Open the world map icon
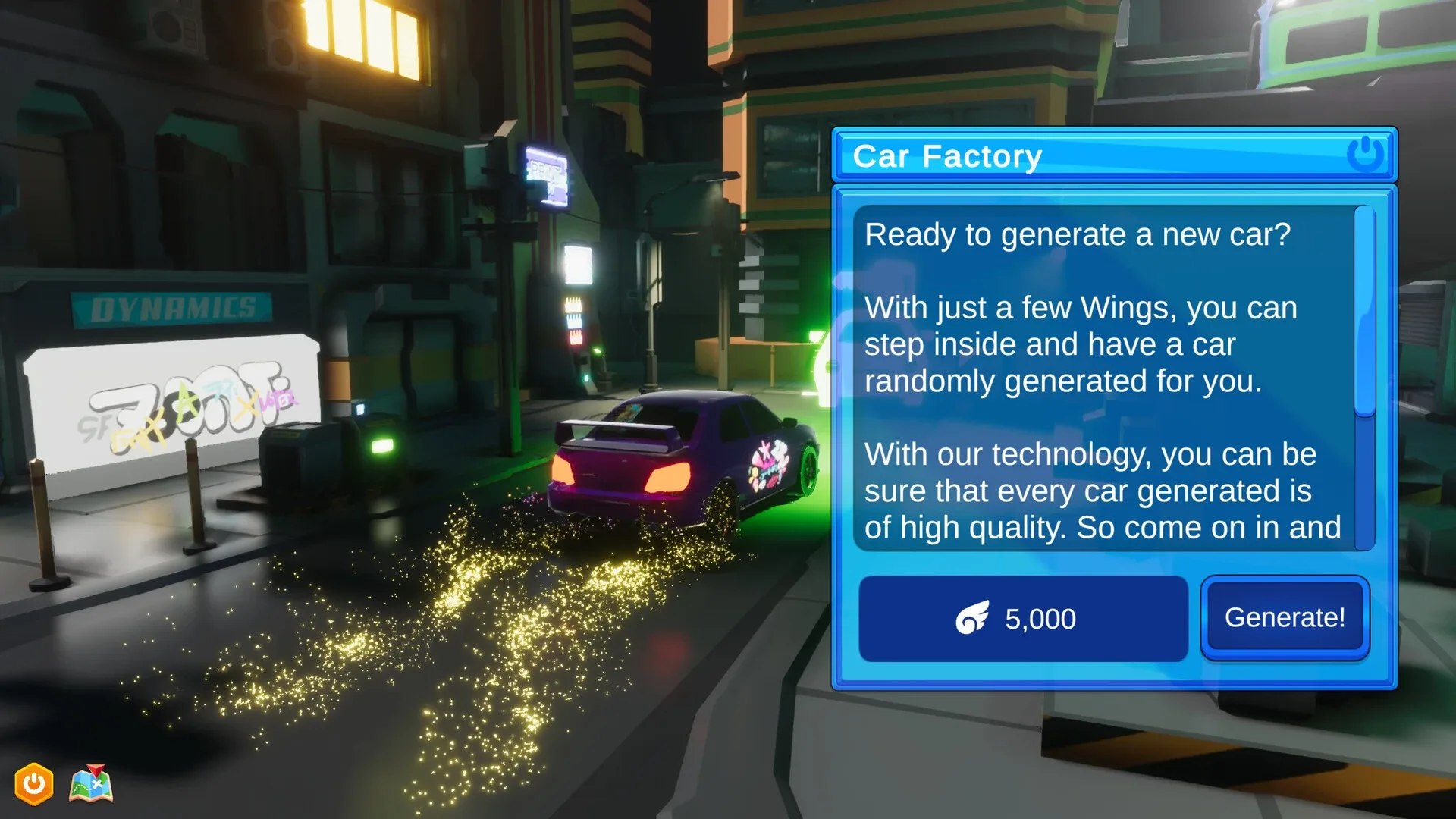 click(91, 784)
